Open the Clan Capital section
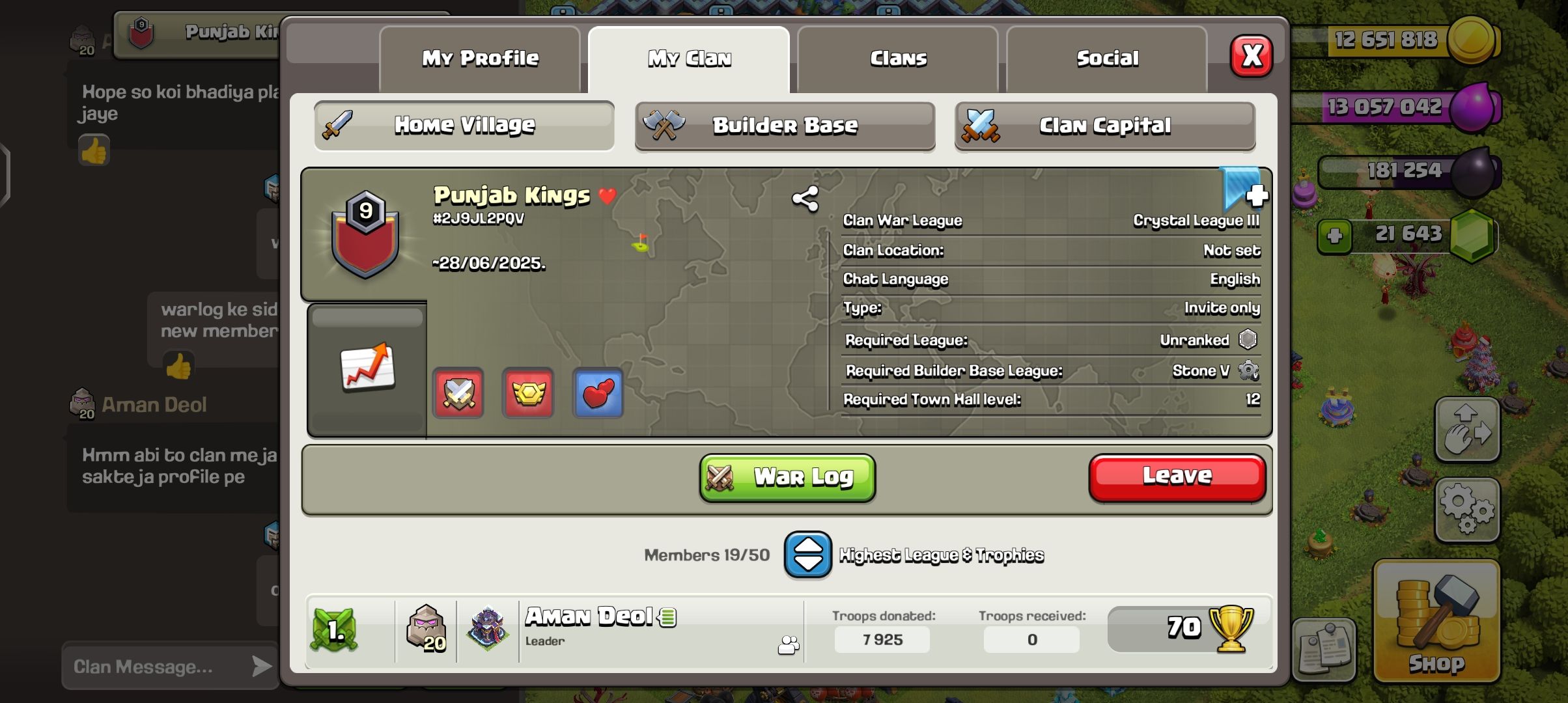The width and height of the screenshot is (1568, 703). click(x=1104, y=126)
